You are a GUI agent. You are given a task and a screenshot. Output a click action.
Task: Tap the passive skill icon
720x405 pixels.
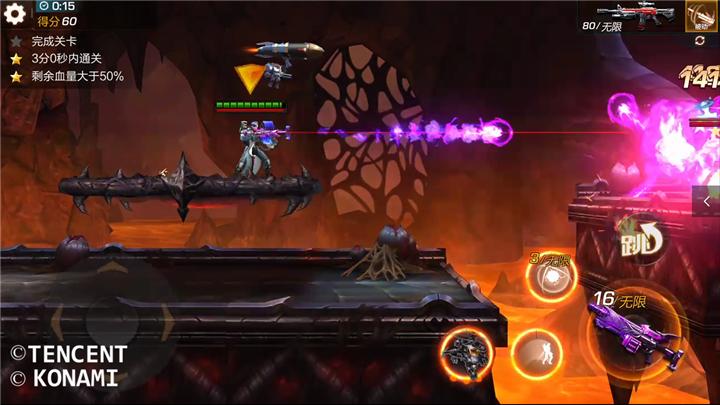[699, 16]
